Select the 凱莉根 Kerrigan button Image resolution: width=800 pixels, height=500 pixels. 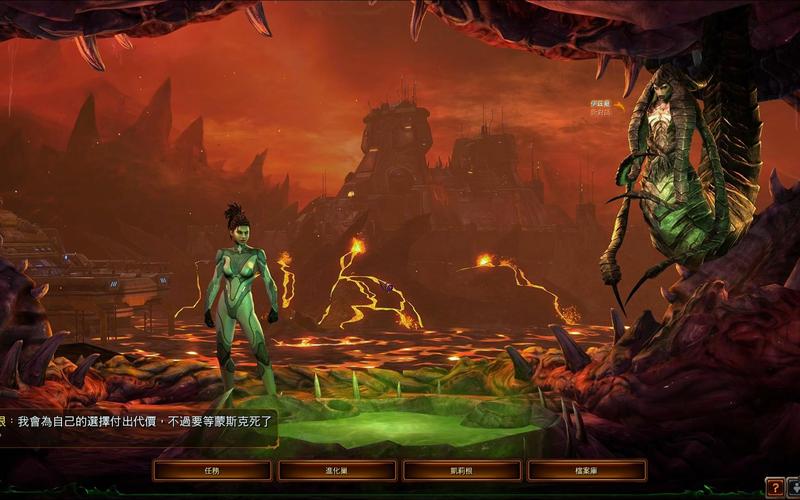point(462,470)
